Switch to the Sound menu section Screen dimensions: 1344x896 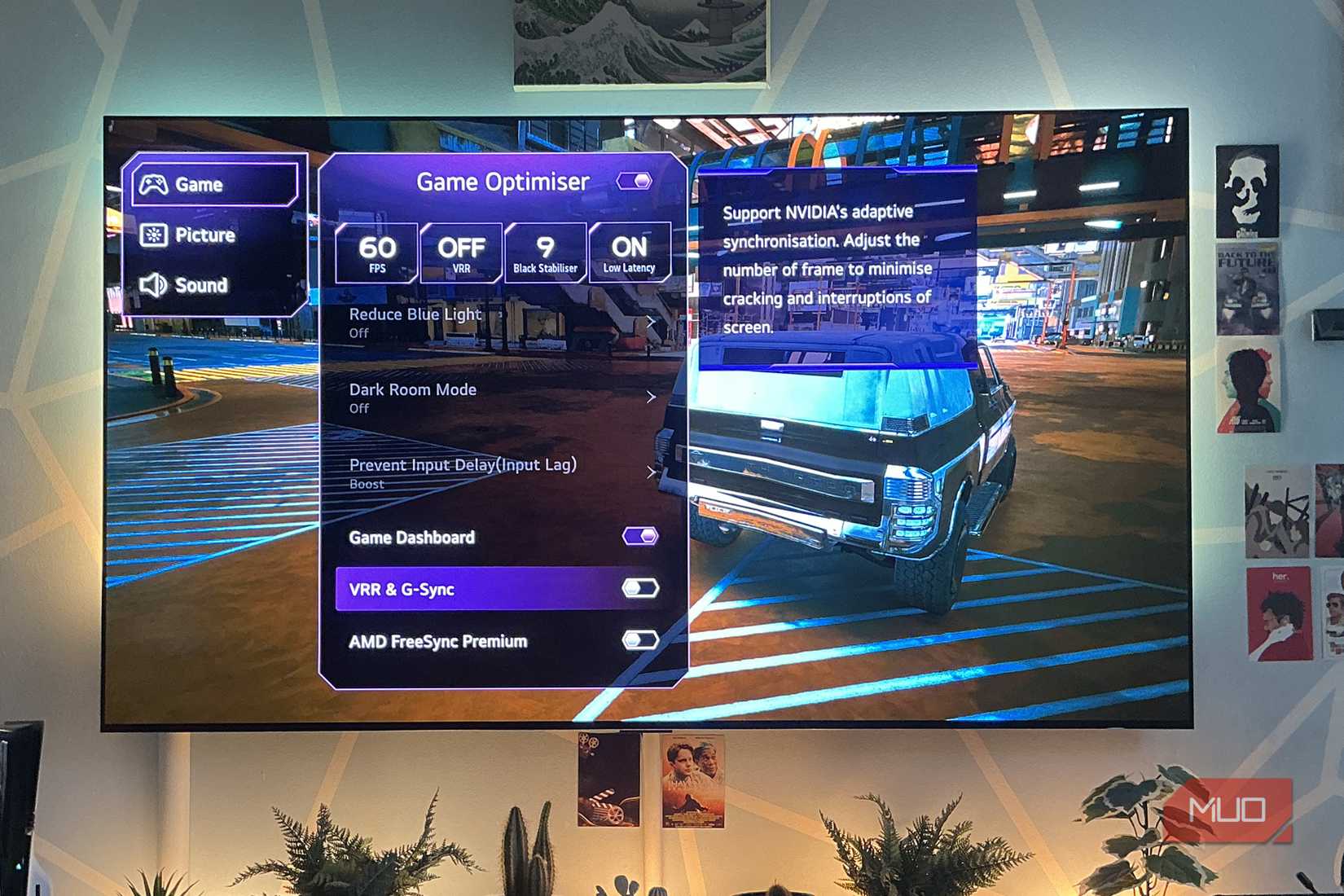coord(202,286)
